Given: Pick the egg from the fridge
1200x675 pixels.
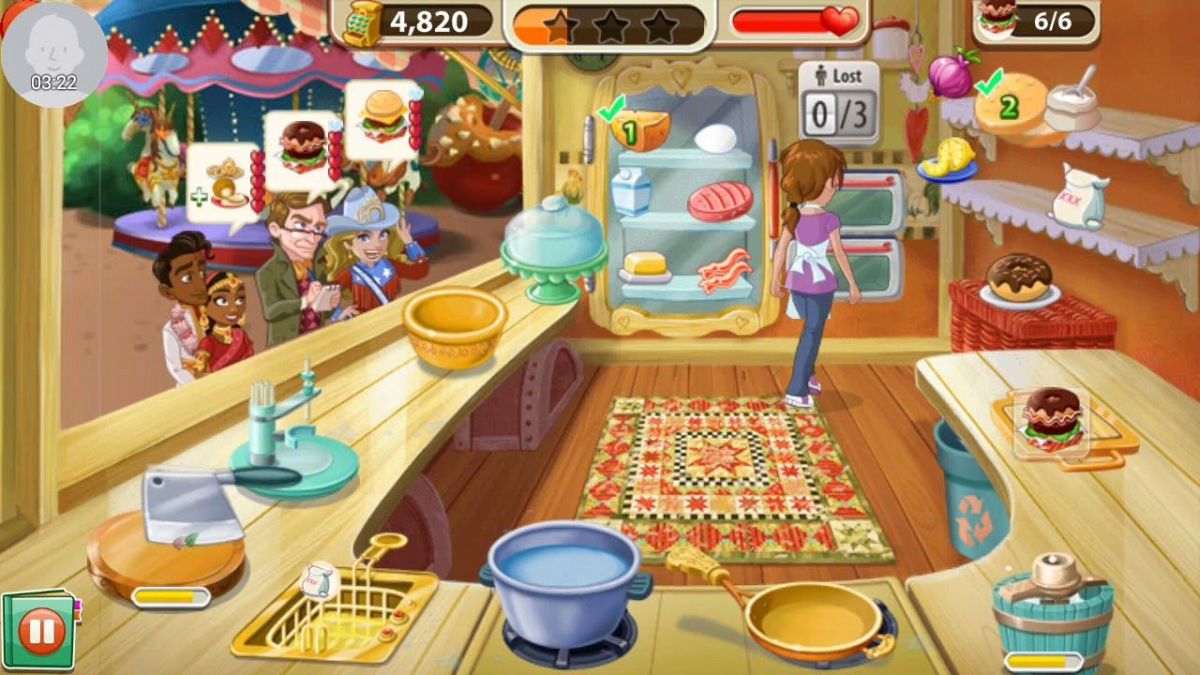Looking at the screenshot, I should pos(715,138).
